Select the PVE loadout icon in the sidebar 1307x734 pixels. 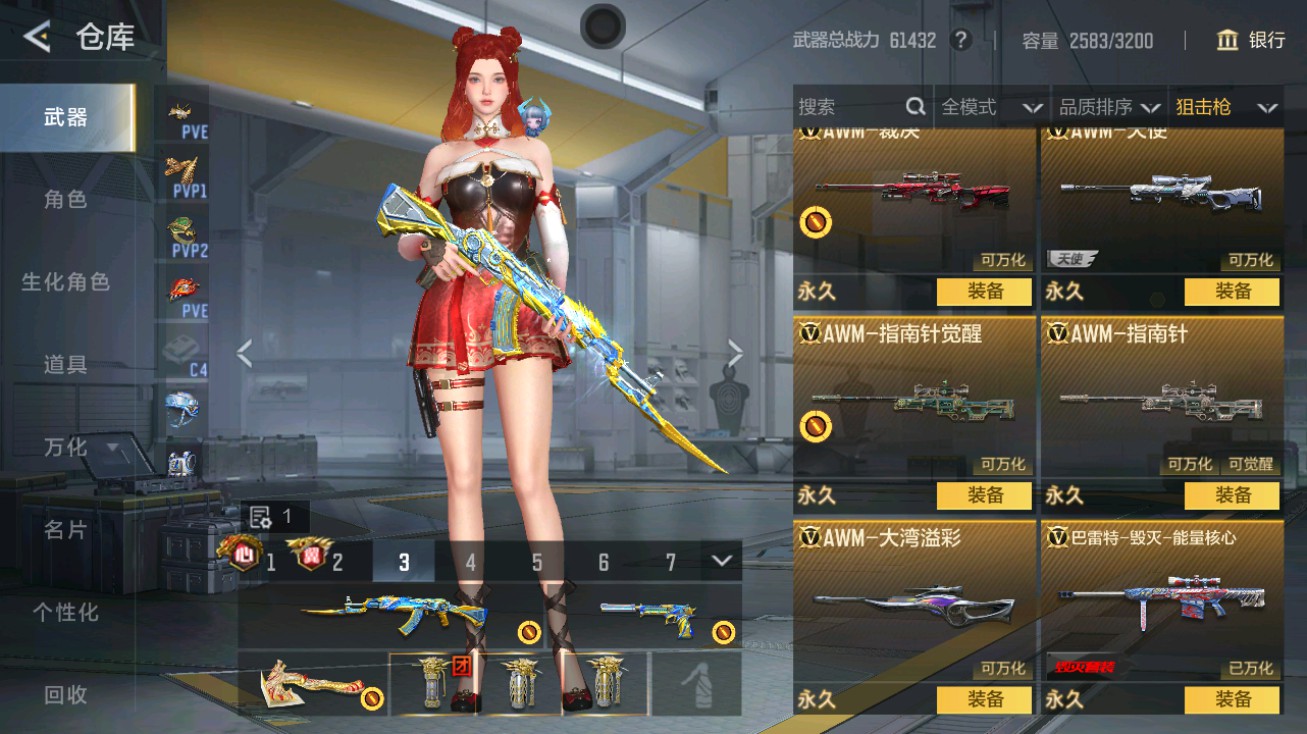pyautogui.click(x=183, y=113)
